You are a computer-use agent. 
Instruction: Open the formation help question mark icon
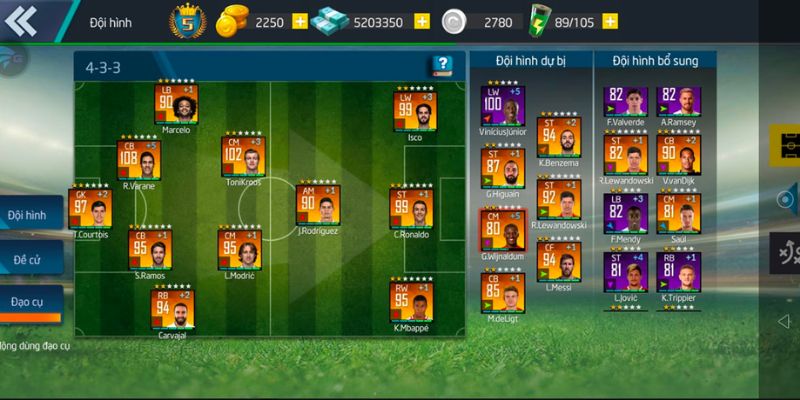(x=442, y=66)
